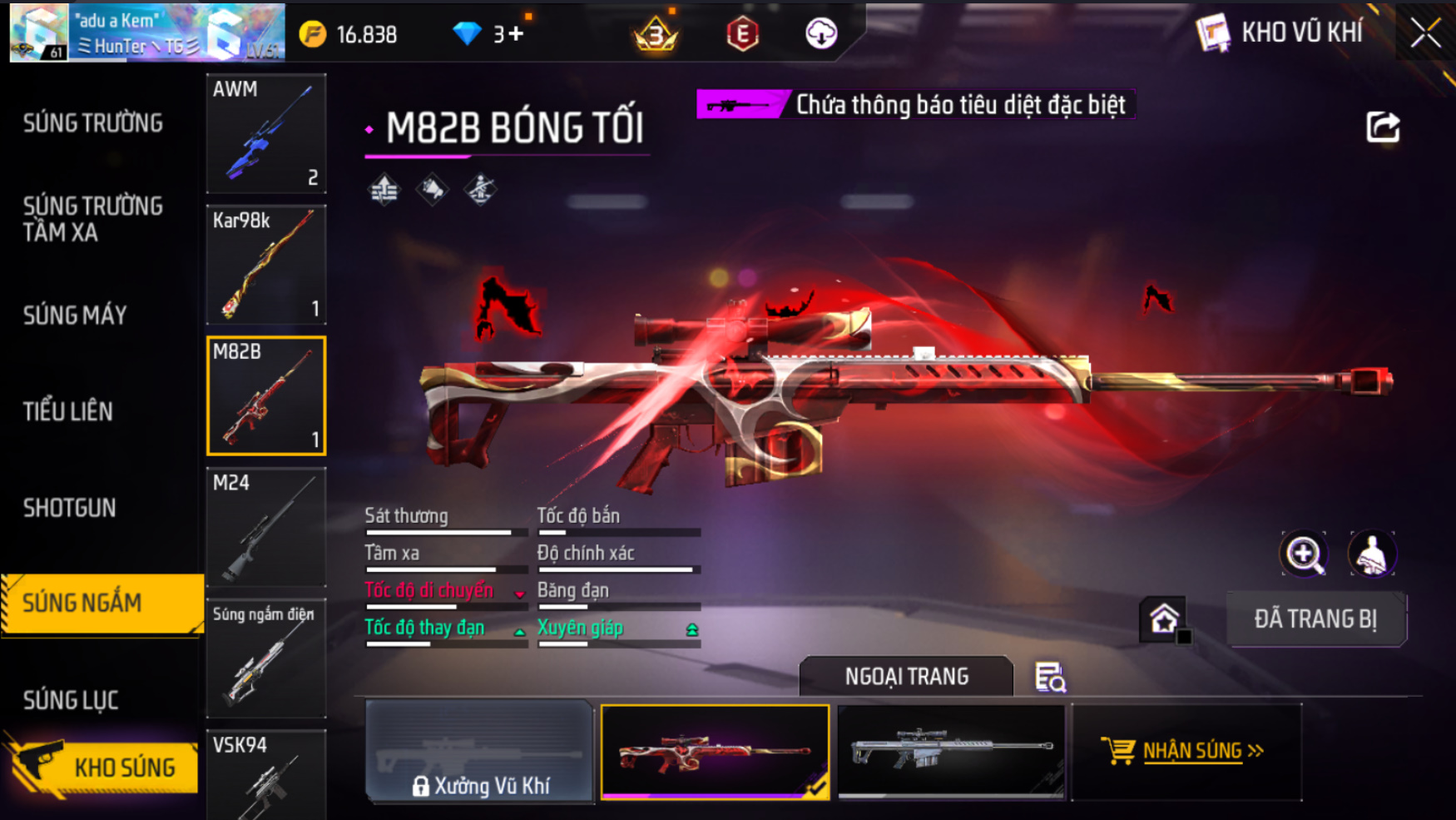Viewport: 1456px width, 820px height.
Task: Open the Súng Máy category
Action: click(x=76, y=316)
